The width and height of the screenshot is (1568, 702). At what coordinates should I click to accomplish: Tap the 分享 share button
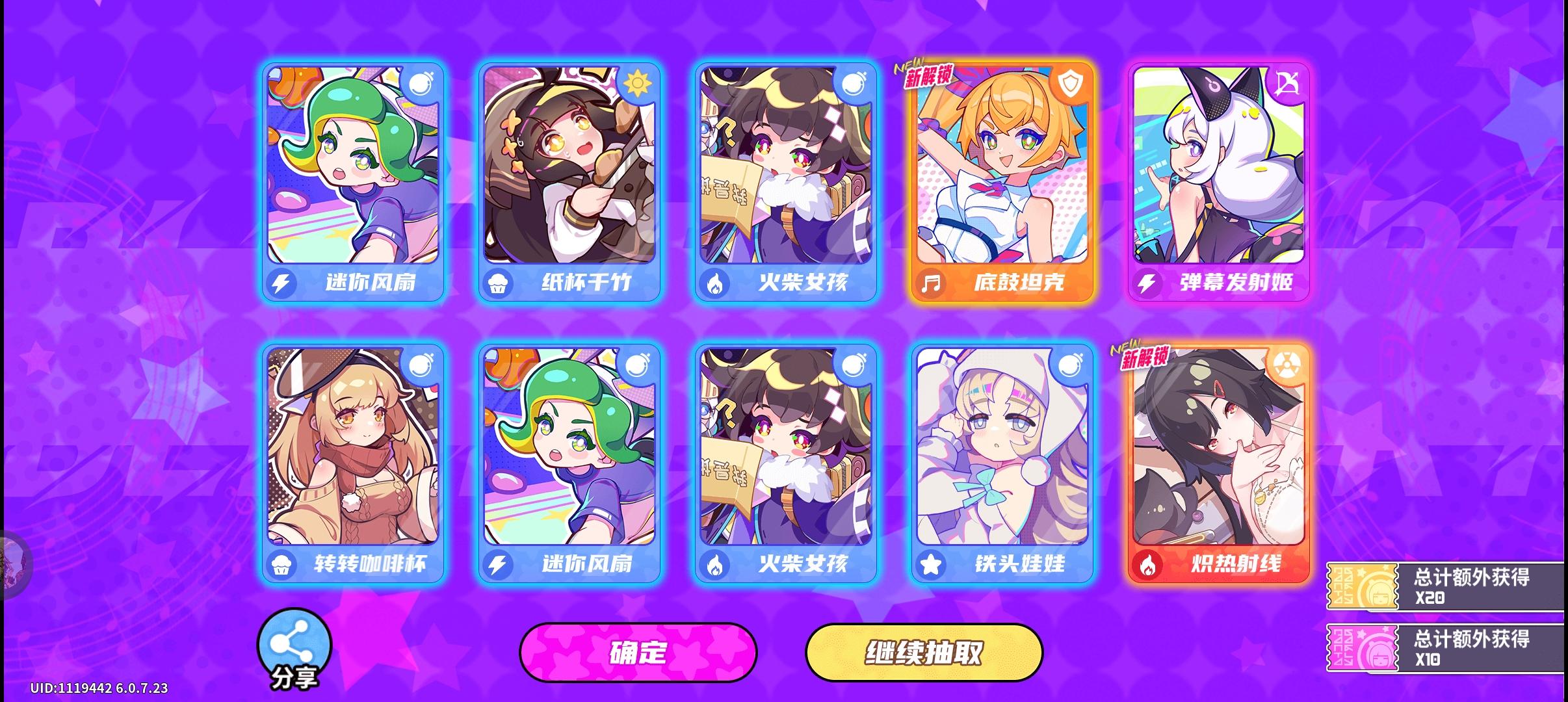point(296,645)
